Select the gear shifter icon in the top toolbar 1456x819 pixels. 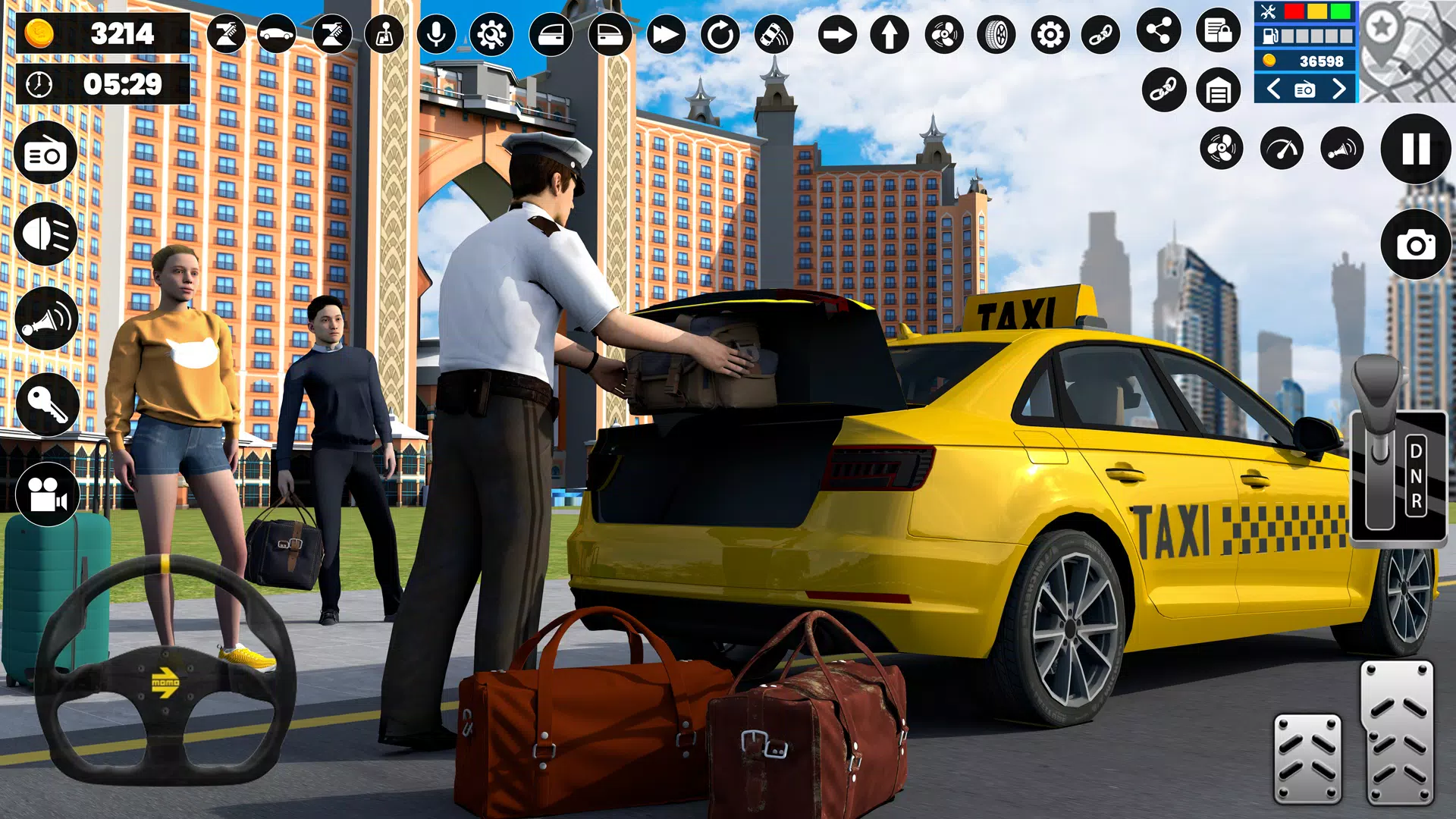click(x=385, y=34)
